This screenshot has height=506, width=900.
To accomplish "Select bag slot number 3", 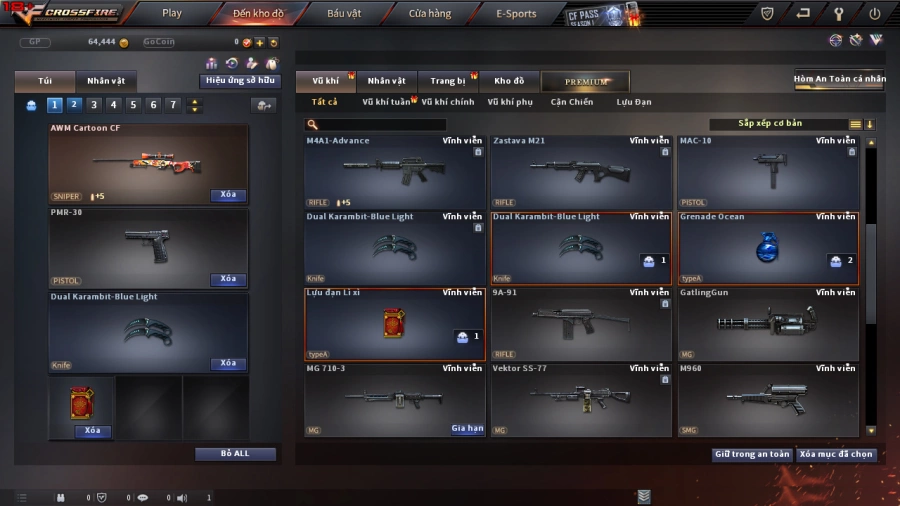I will click(94, 105).
